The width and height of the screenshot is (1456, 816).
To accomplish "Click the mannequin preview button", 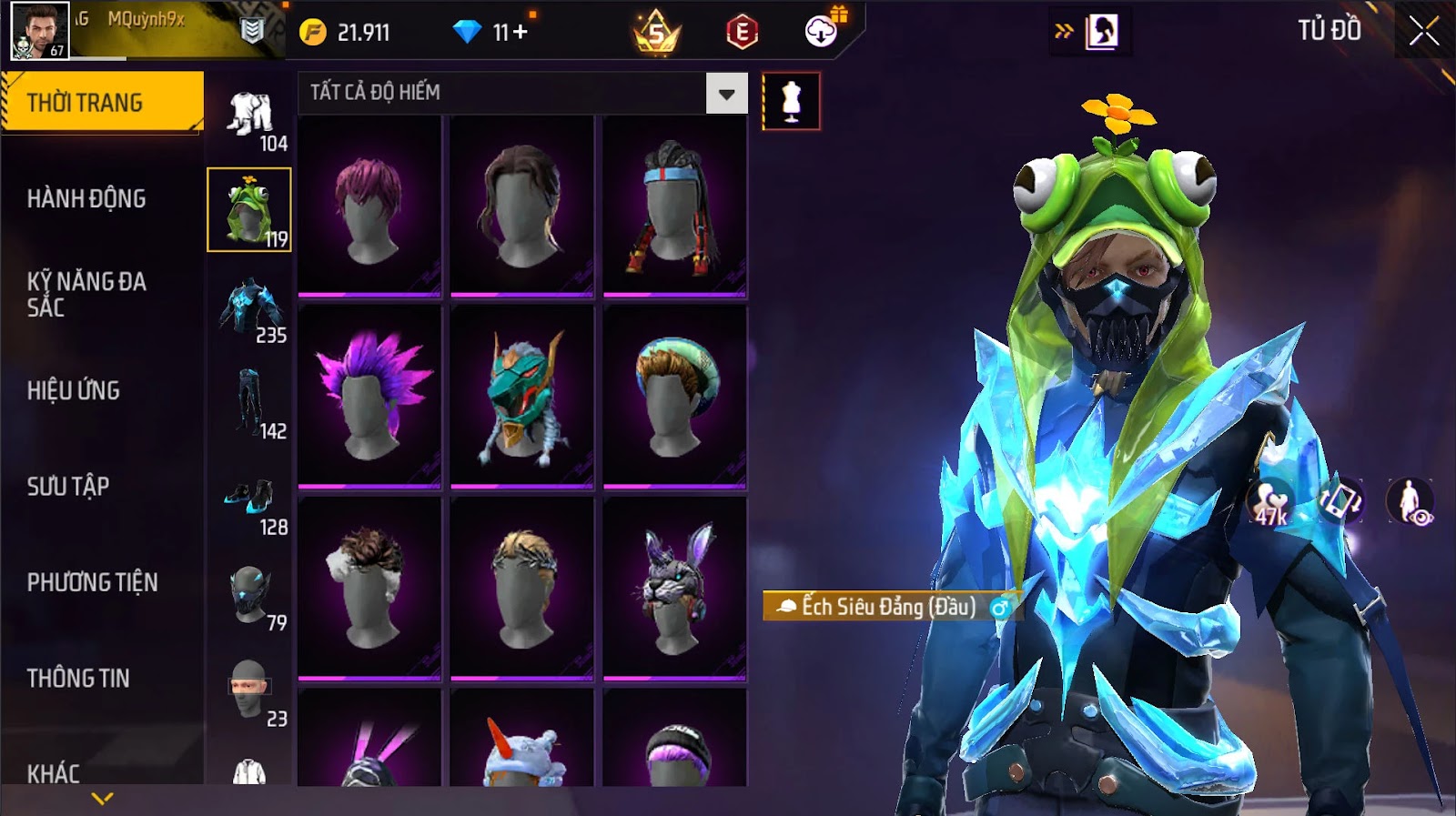I will tap(791, 101).
